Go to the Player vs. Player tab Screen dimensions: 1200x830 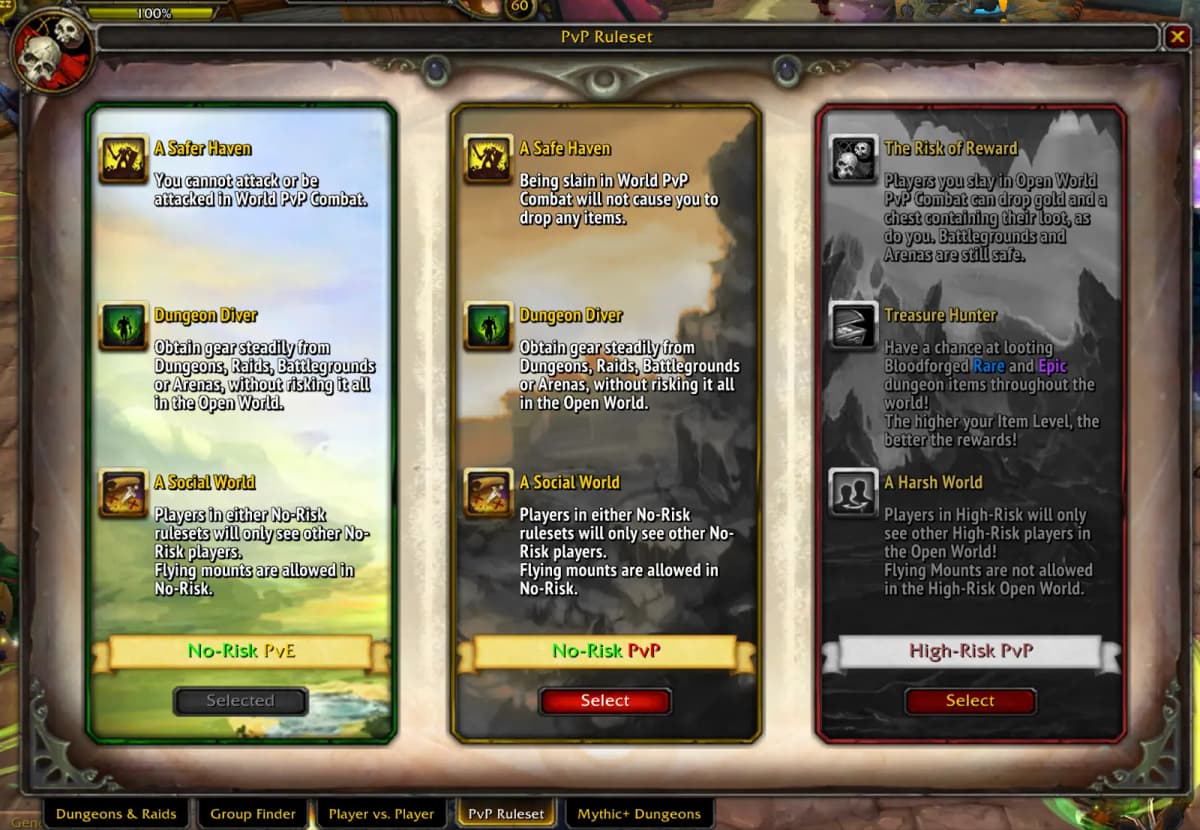click(381, 814)
